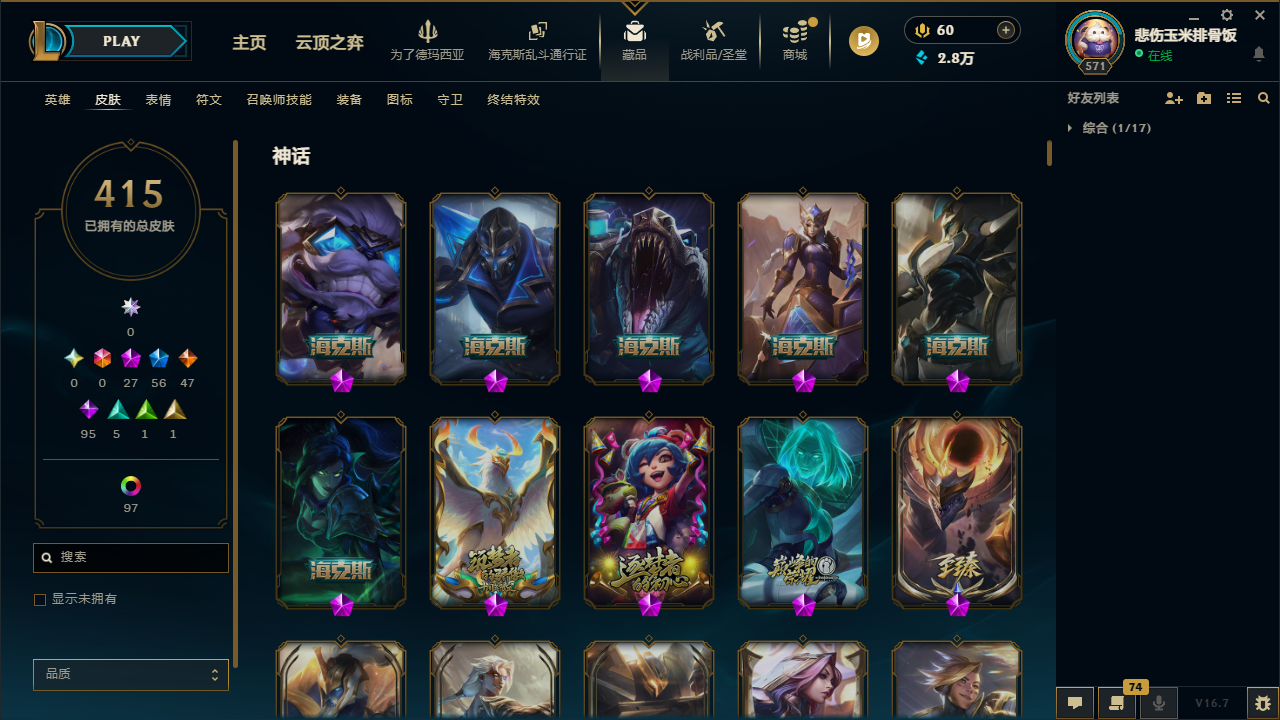Screen dimensions: 1280x720
Task: Switch to 云顶之弈 mode
Action: click(x=328, y=44)
